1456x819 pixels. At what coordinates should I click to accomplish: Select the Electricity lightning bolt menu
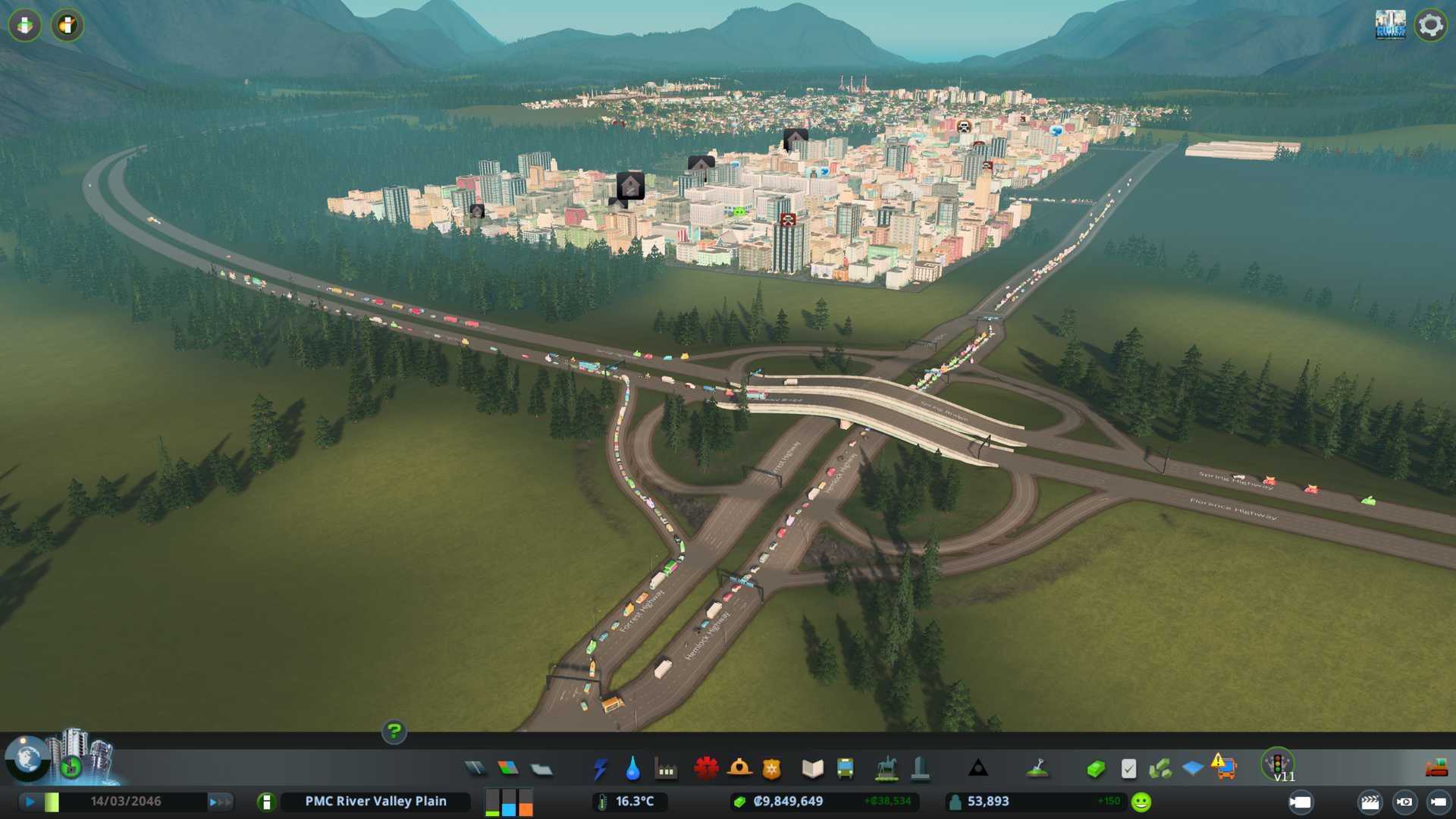coord(600,769)
